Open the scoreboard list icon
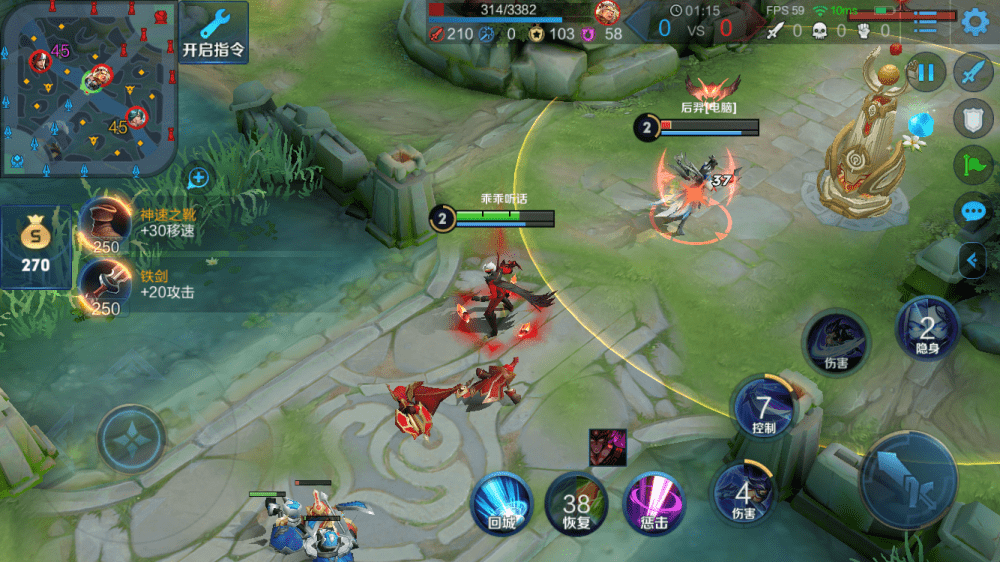The image size is (1000, 562). pyautogui.click(x=927, y=22)
